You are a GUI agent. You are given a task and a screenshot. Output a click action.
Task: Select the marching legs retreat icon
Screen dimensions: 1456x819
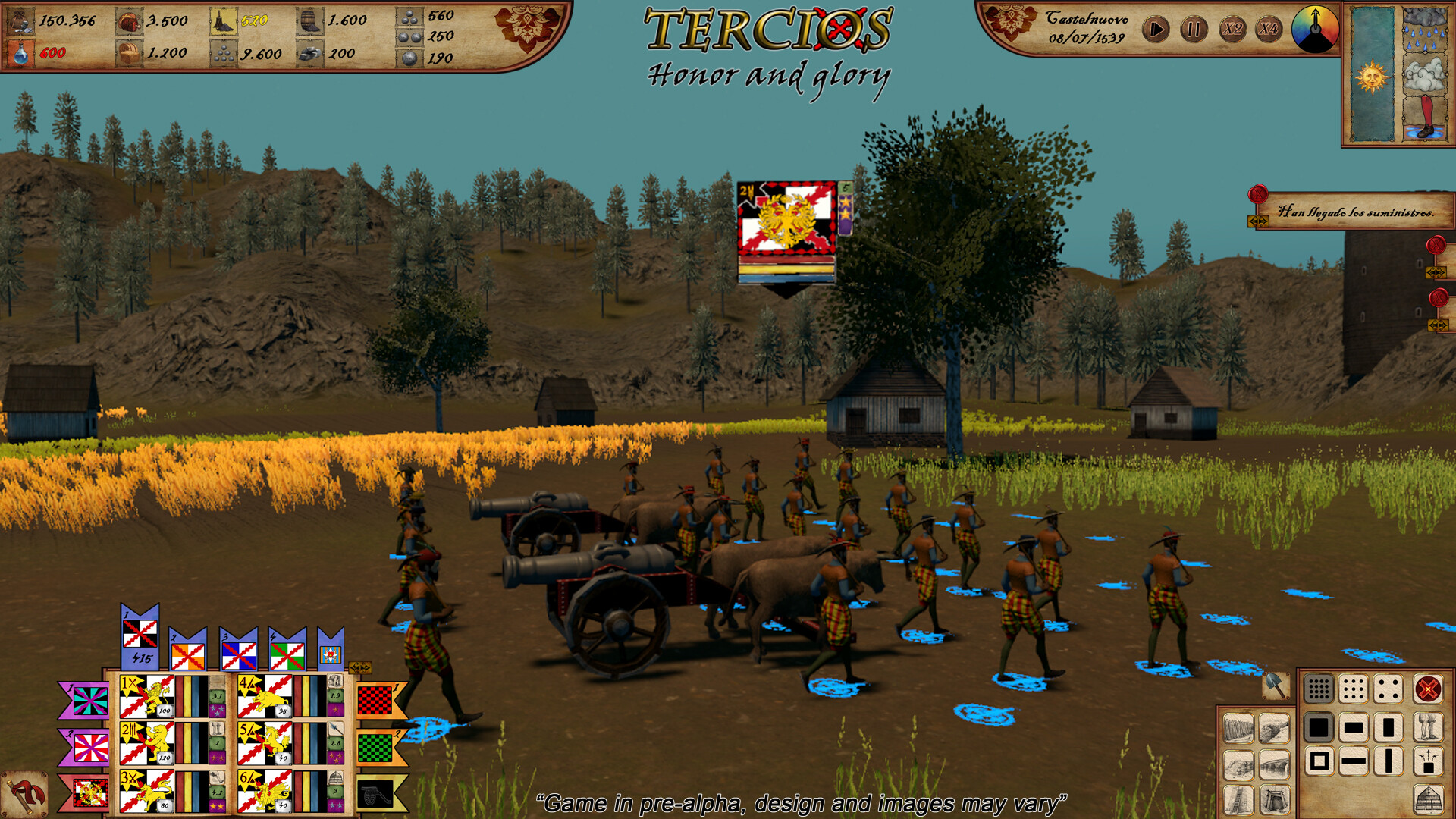point(1429,728)
